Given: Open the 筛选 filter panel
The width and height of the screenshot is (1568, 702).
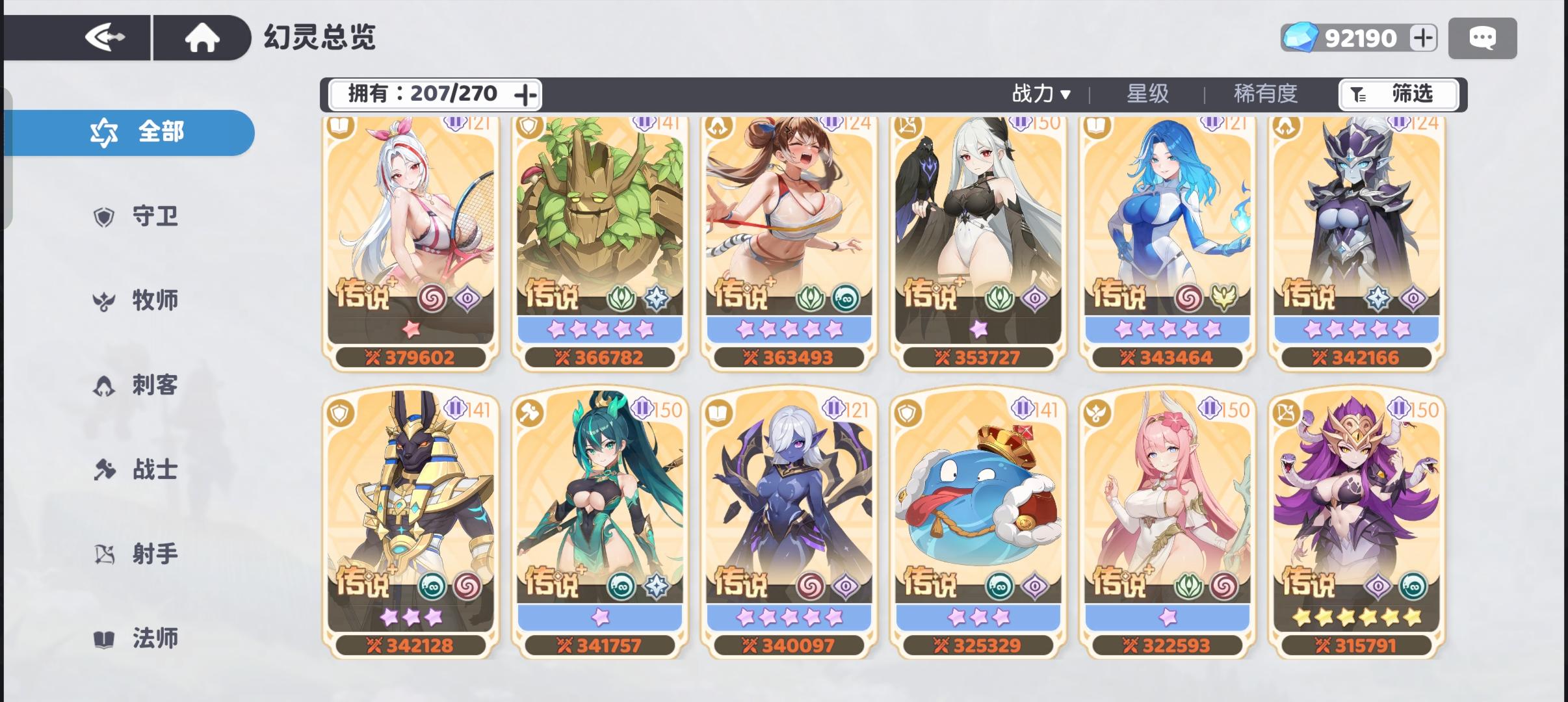Looking at the screenshot, I should 1398,94.
